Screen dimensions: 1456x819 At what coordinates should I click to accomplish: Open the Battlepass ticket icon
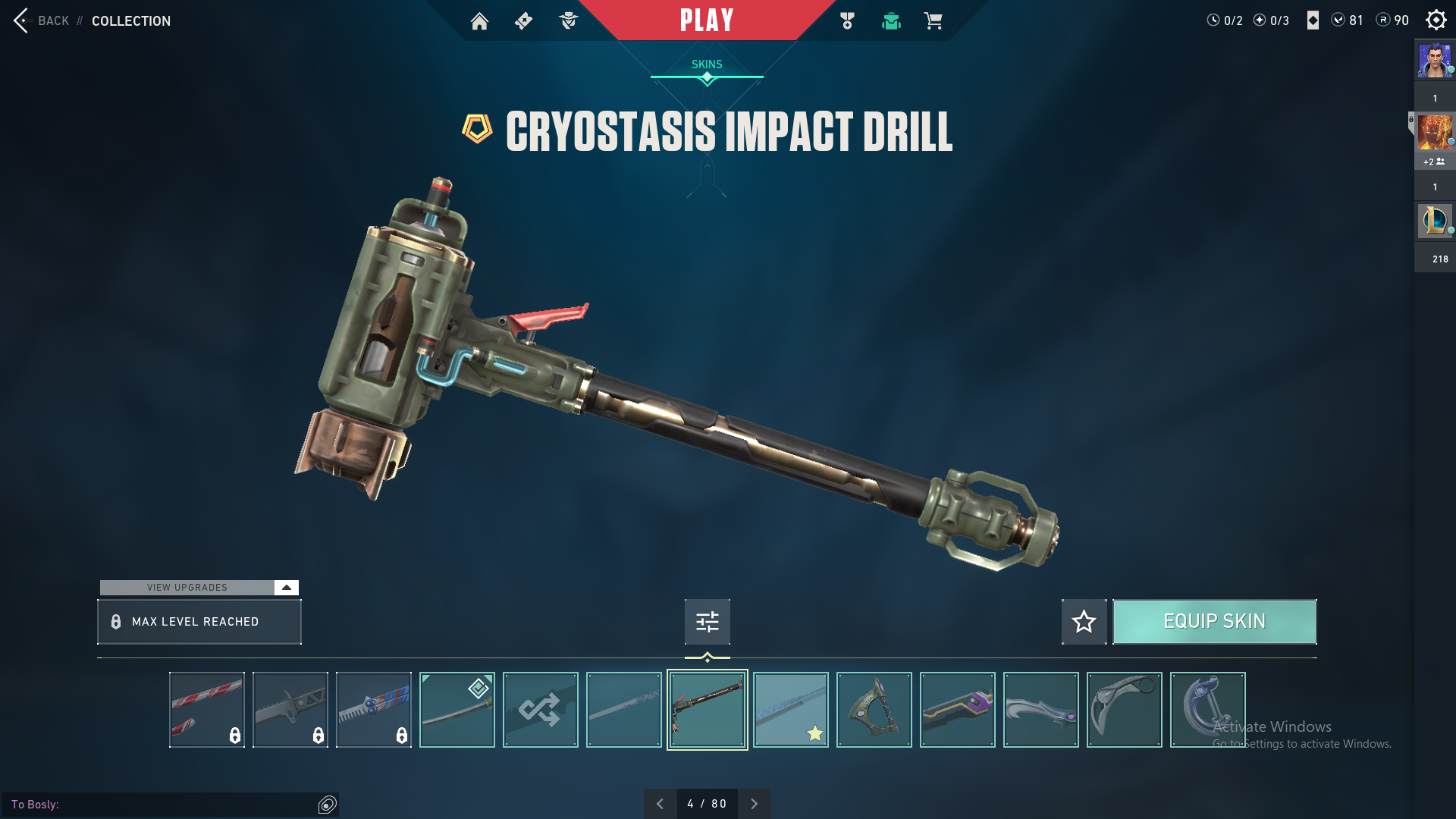point(523,21)
